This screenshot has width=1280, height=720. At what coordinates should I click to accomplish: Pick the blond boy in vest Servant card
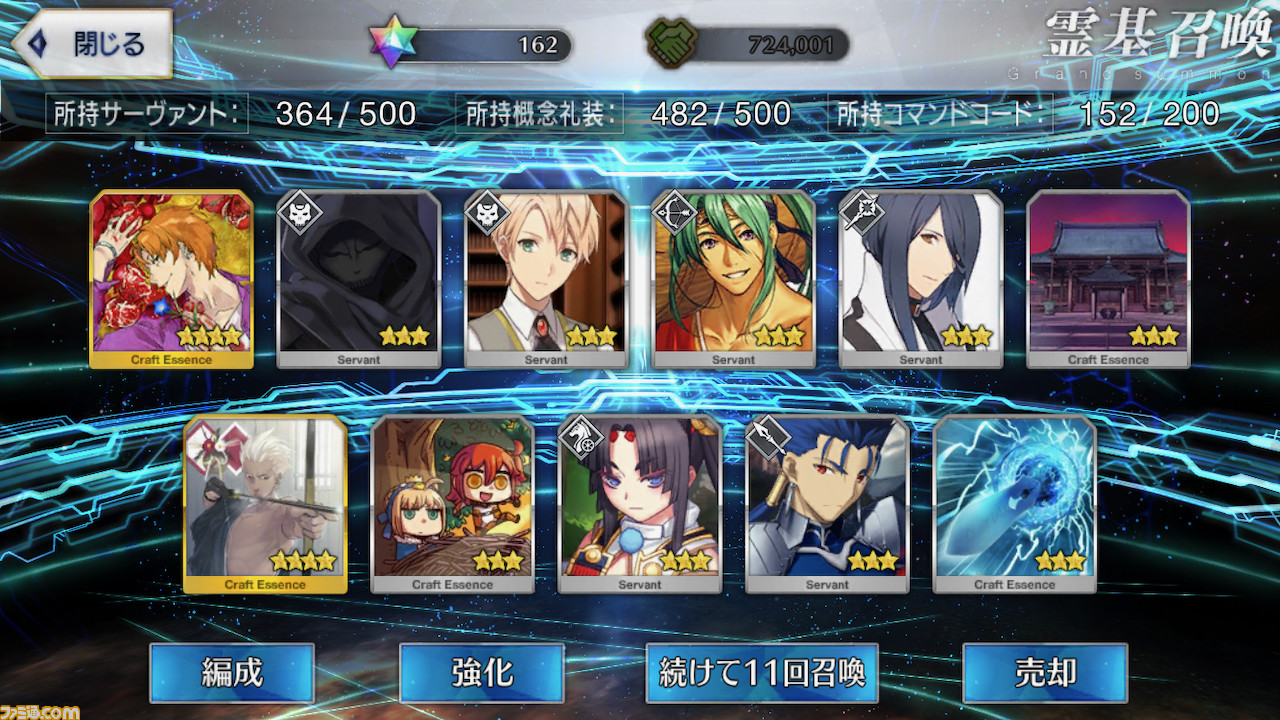(x=546, y=278)
